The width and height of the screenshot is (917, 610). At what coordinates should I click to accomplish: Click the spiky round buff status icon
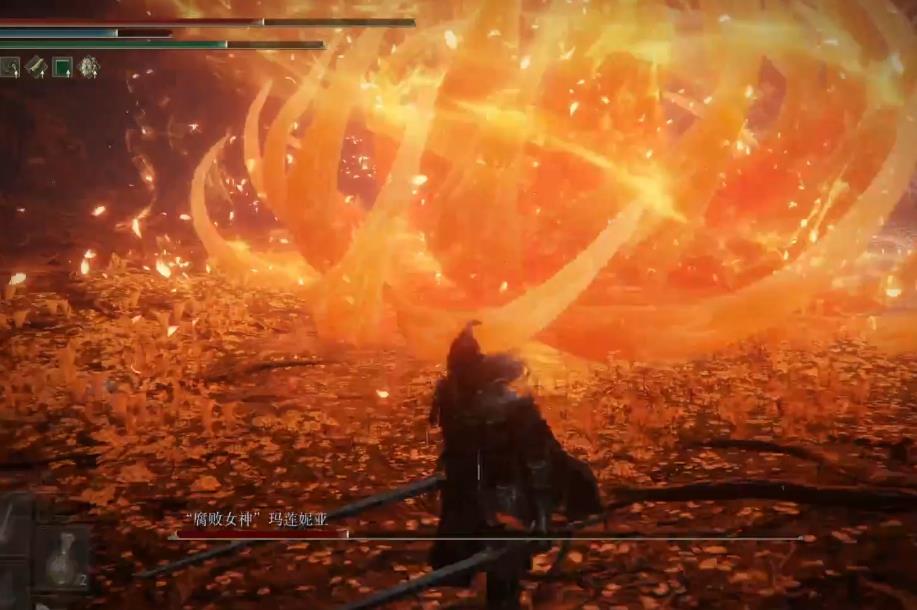(89, 67)
